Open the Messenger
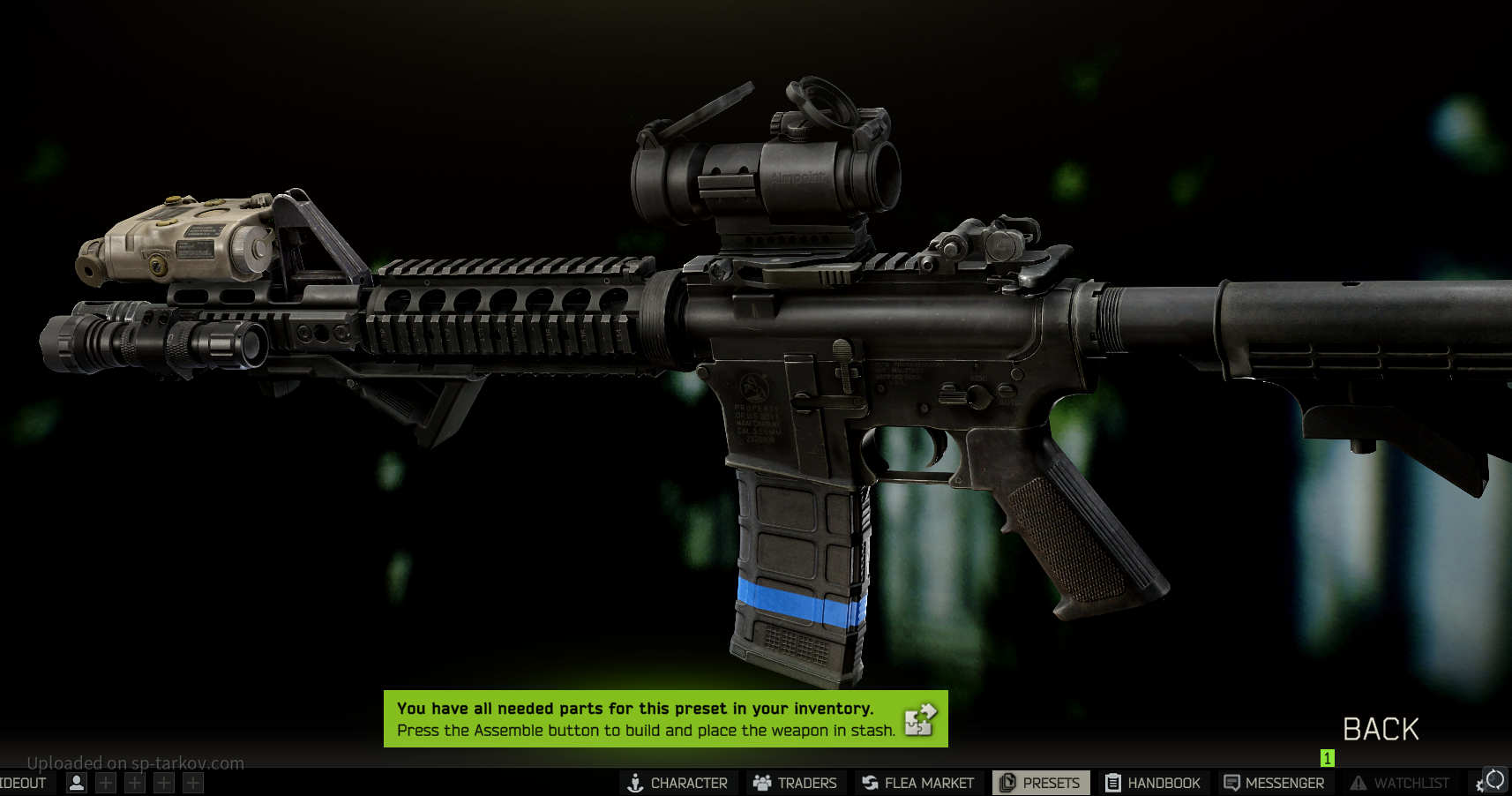The height and width of the screenshot is (796, 1512). pyautogui.click(x=1274, y=783)
